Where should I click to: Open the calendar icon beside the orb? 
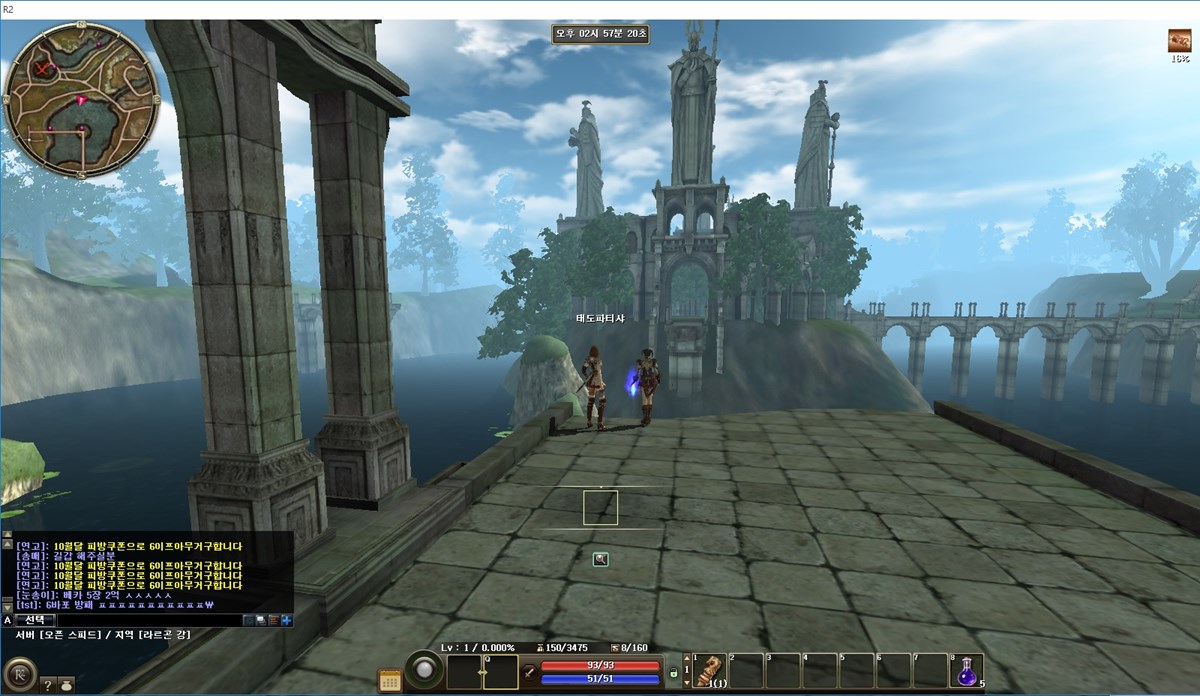(x=390, y=681)
